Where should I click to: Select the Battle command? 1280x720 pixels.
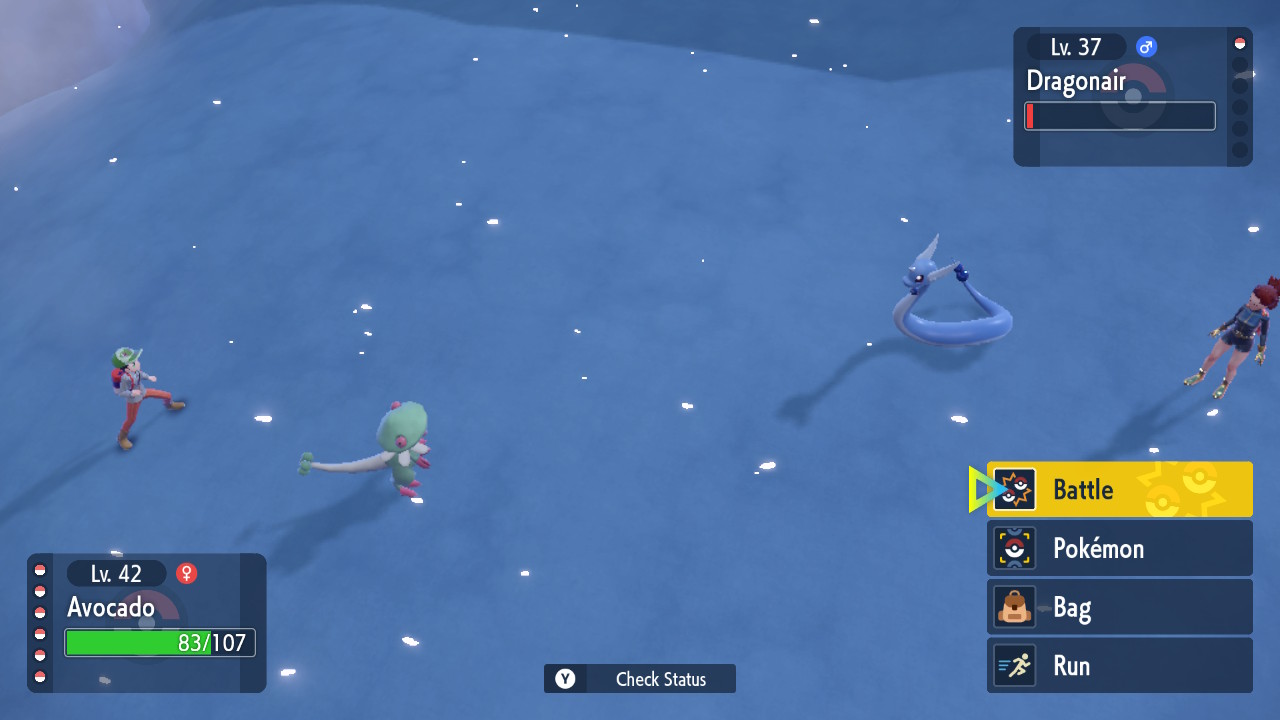[1119, 489]
